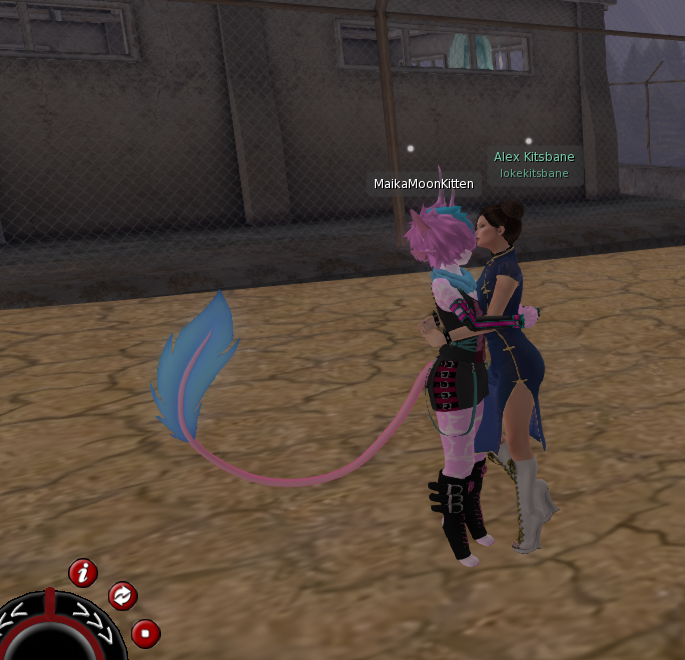Hit the red stop button

coord(146,633)
